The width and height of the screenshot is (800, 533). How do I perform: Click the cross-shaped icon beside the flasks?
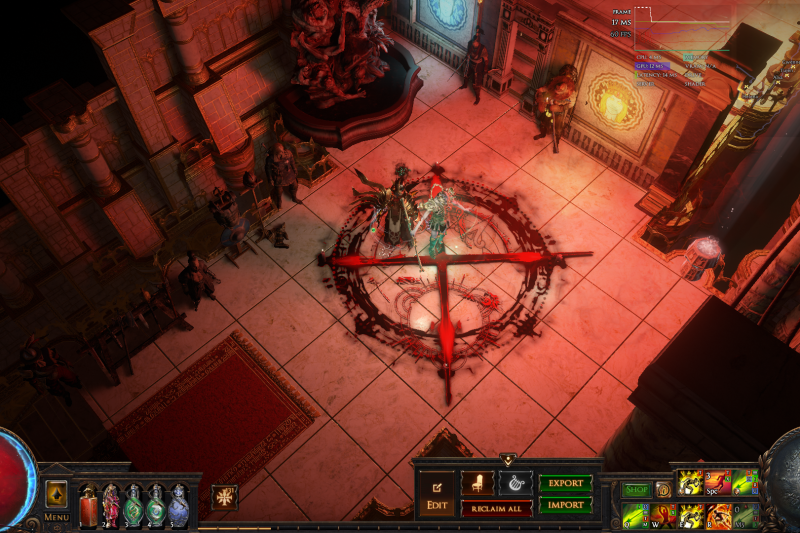(224, 497)
